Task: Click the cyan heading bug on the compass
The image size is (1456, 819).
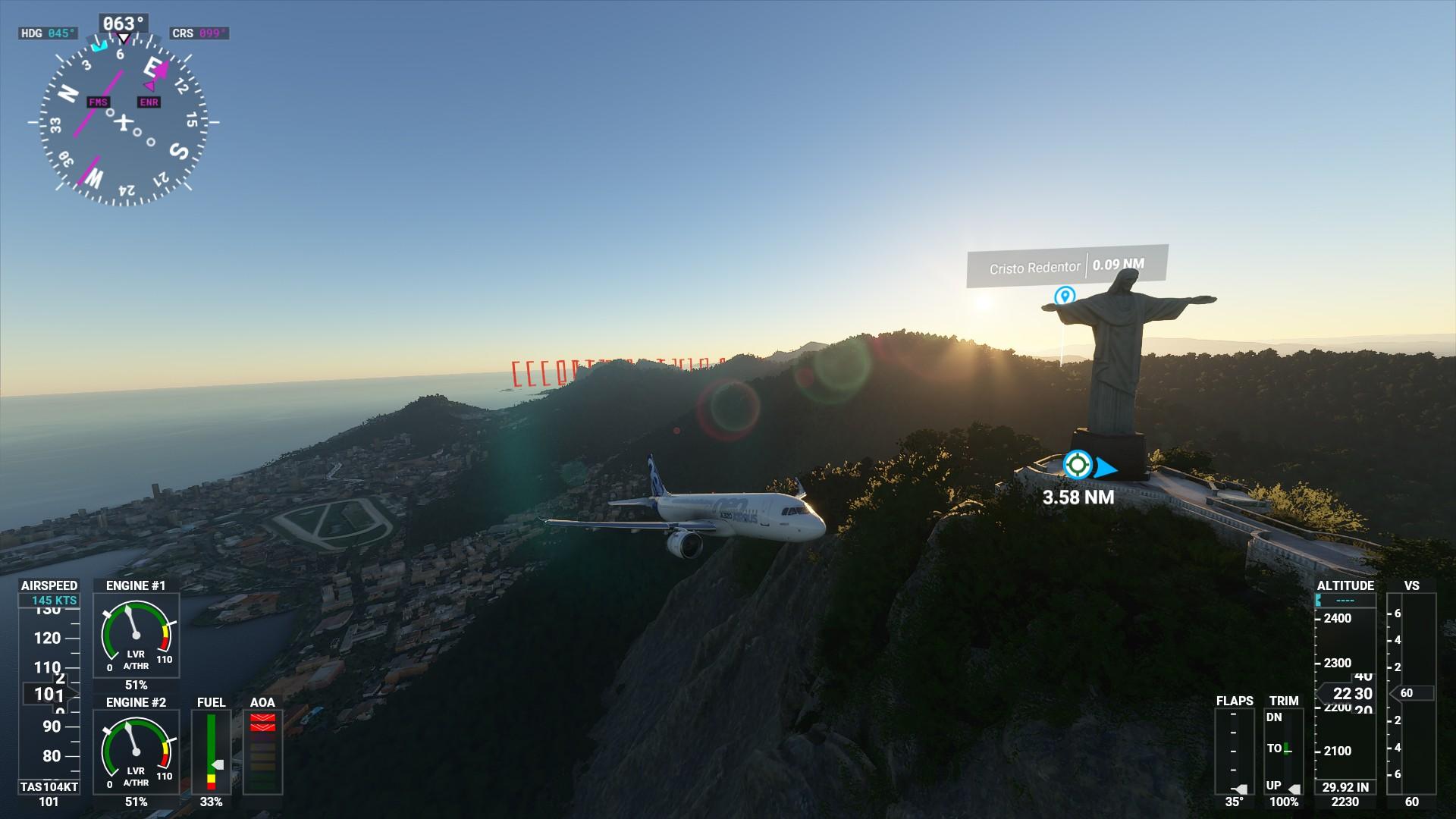Action: pyautogui.click(x=100, y=47)
